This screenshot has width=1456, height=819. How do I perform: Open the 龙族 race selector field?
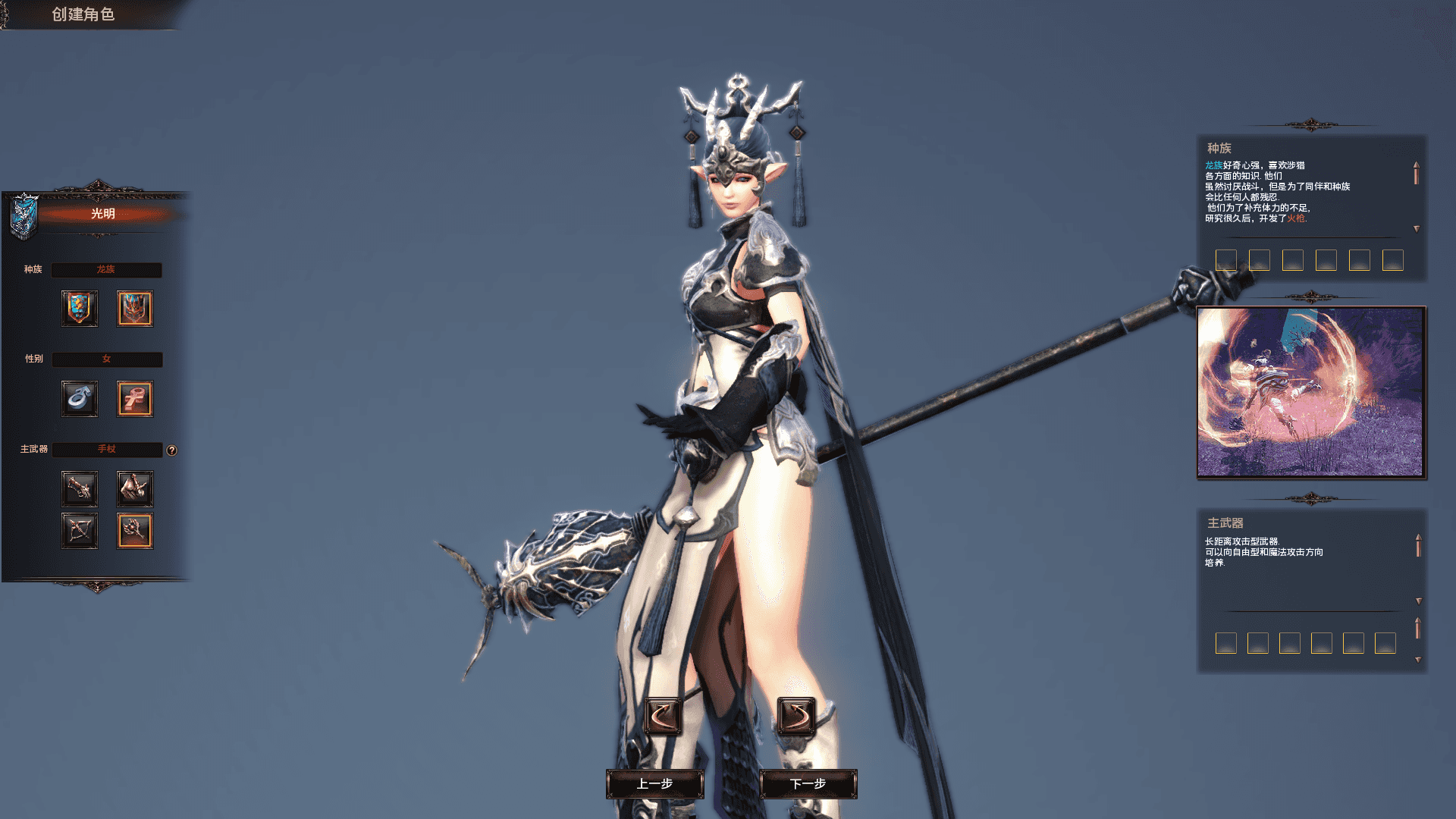point(106,270)
